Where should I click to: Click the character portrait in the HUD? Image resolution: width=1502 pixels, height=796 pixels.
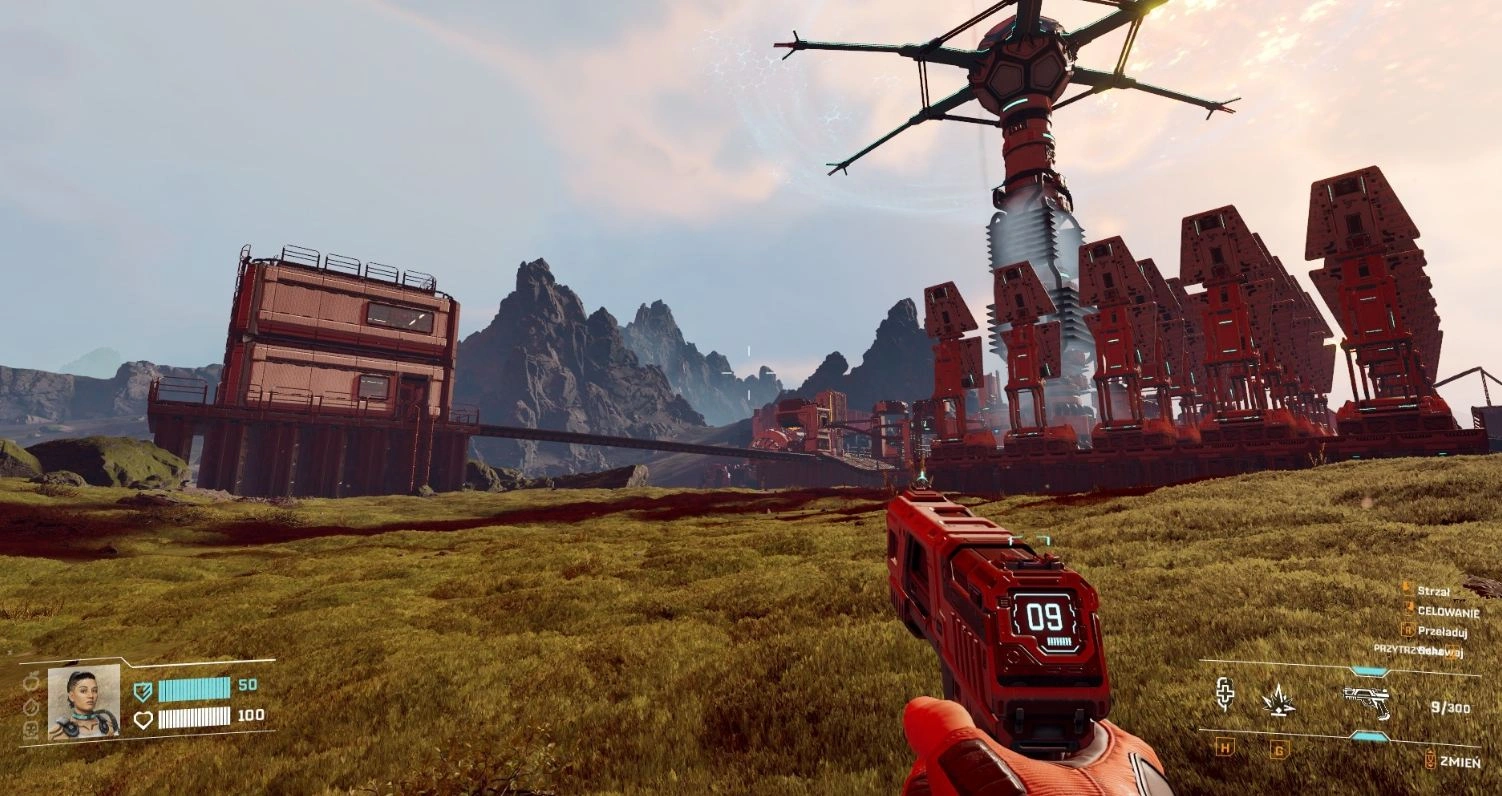click(84, 702)
